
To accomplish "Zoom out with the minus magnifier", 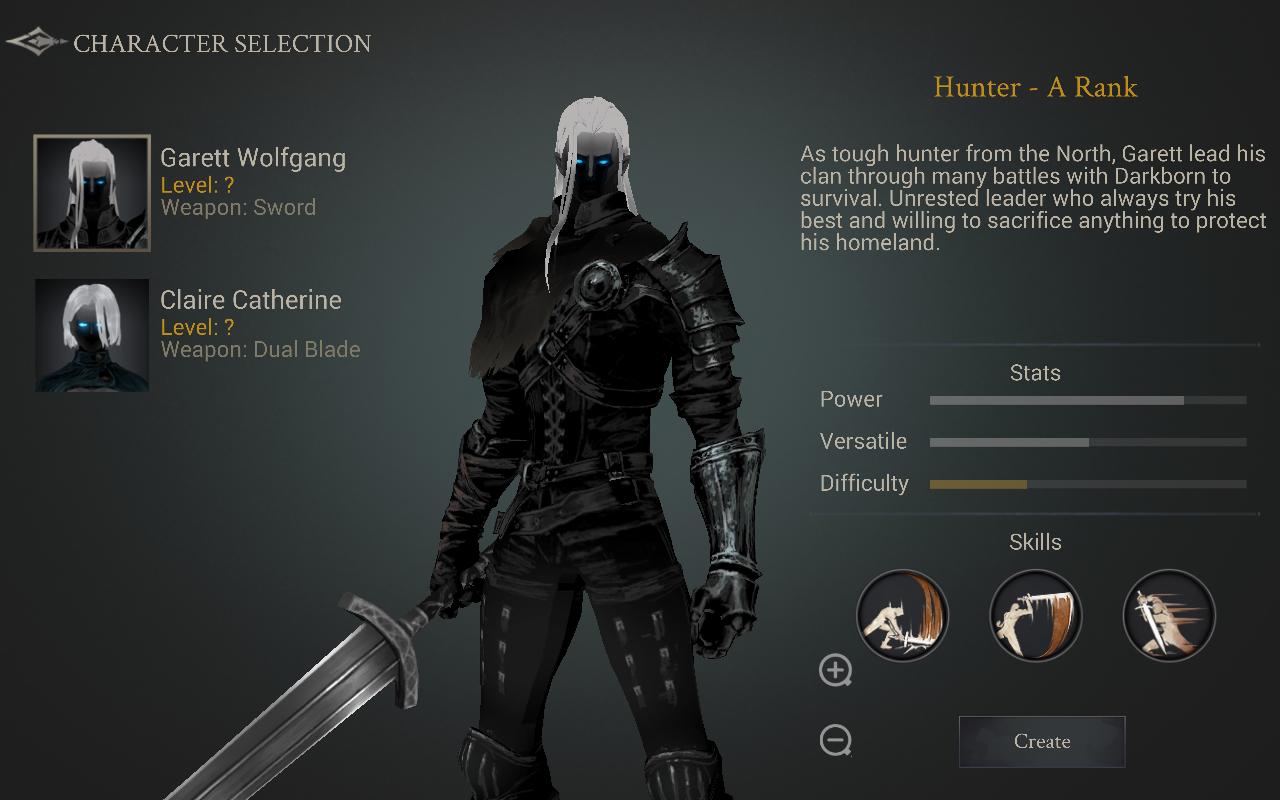I will point(835,740).
